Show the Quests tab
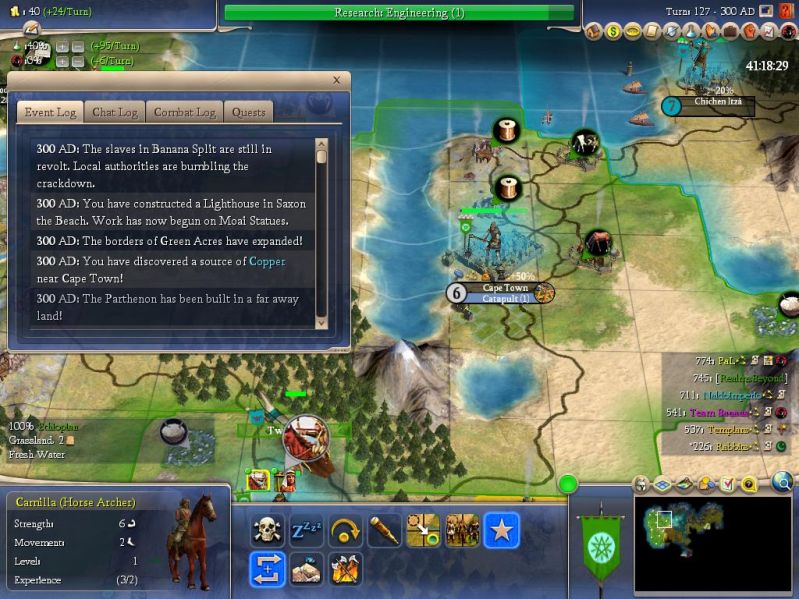The height and width of the screenshot is (599, 799). click(247, 112)
